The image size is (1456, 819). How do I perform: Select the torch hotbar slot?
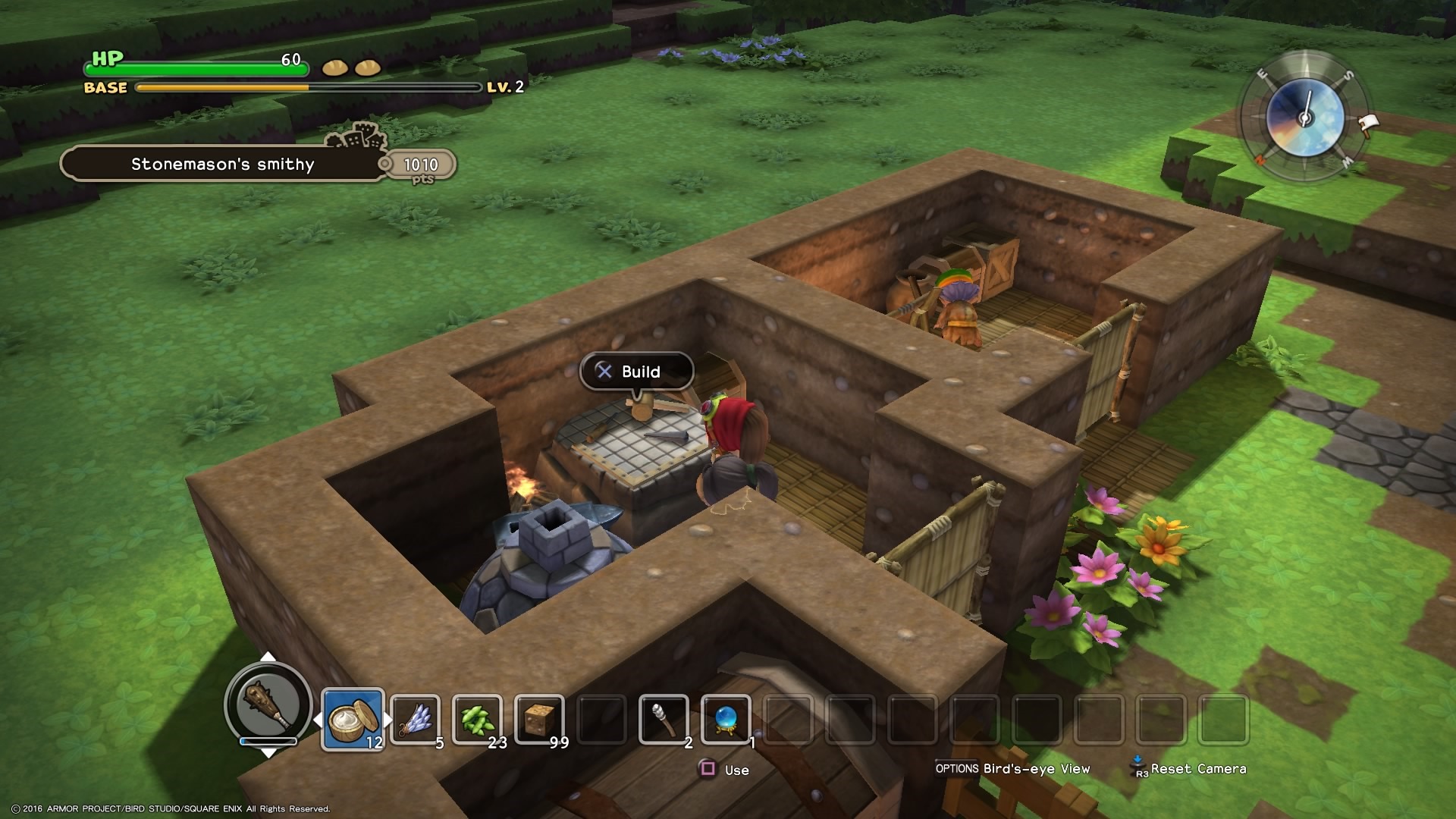coord(664,718)
